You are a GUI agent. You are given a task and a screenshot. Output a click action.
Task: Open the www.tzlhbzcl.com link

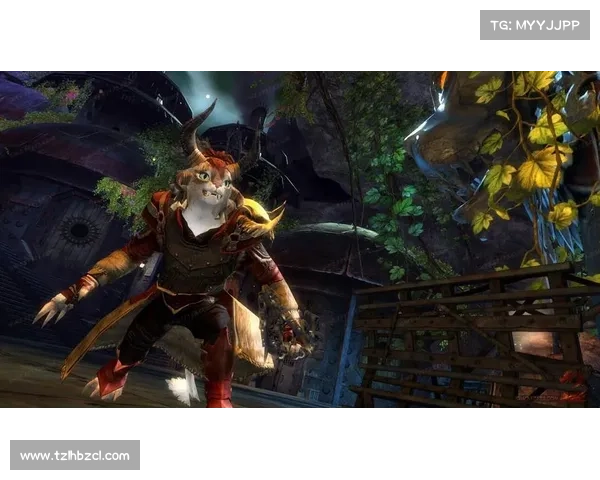coord(75,456)
